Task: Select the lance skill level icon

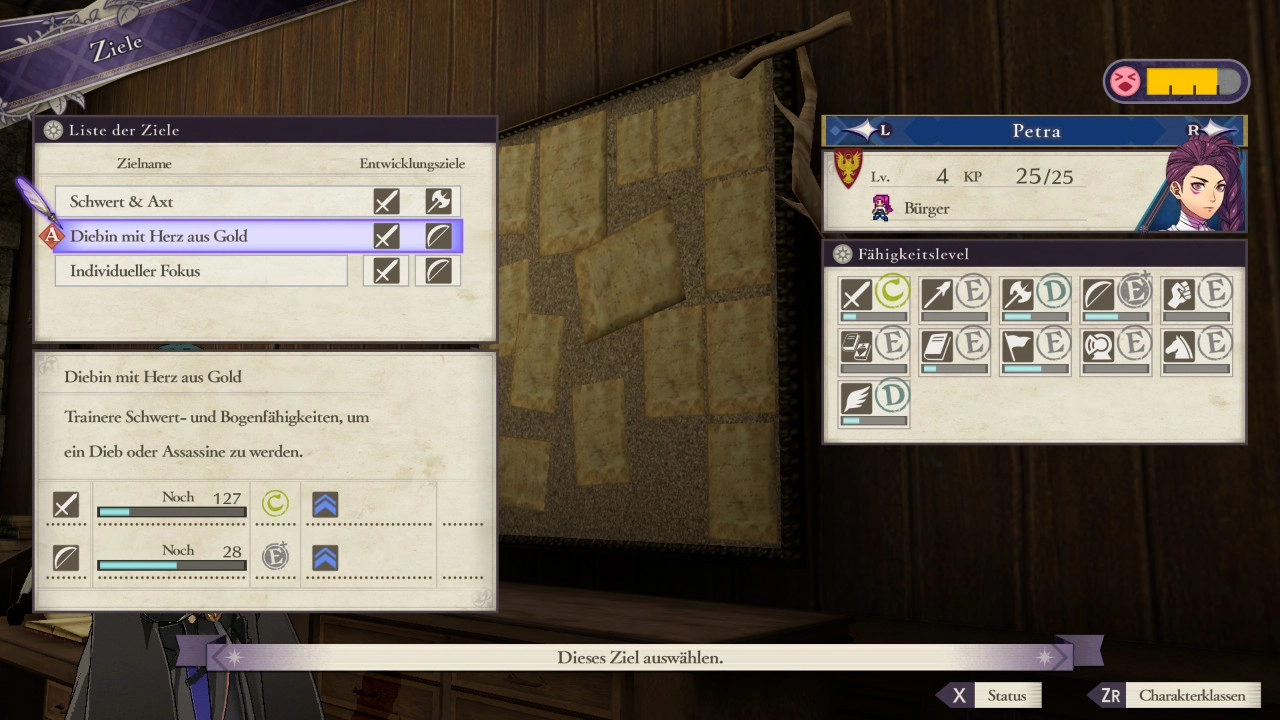Action: pos(937,295)
